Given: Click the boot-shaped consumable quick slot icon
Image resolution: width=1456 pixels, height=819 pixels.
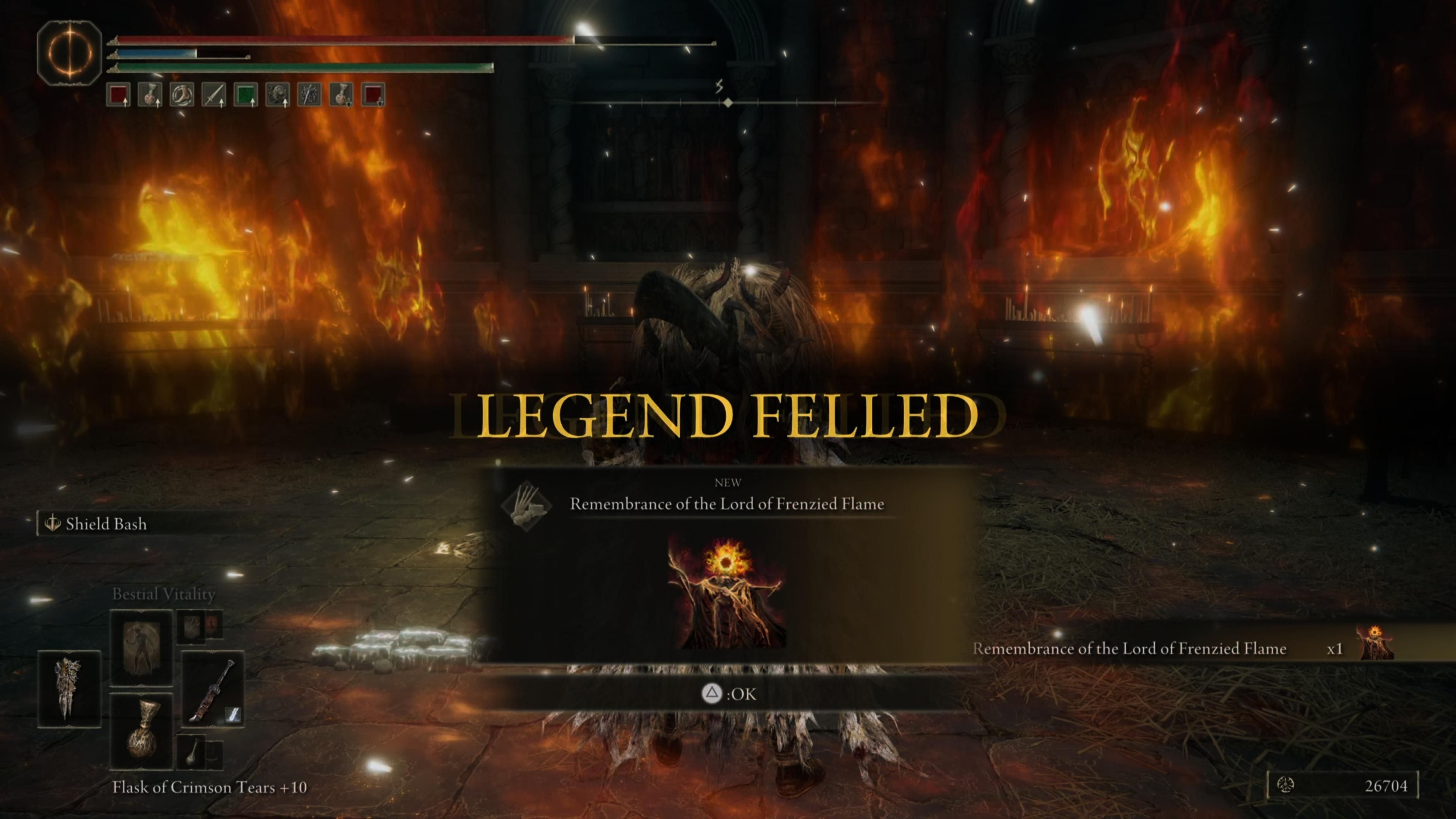Looking at the screenshot, I should click(x=182, y=94).
